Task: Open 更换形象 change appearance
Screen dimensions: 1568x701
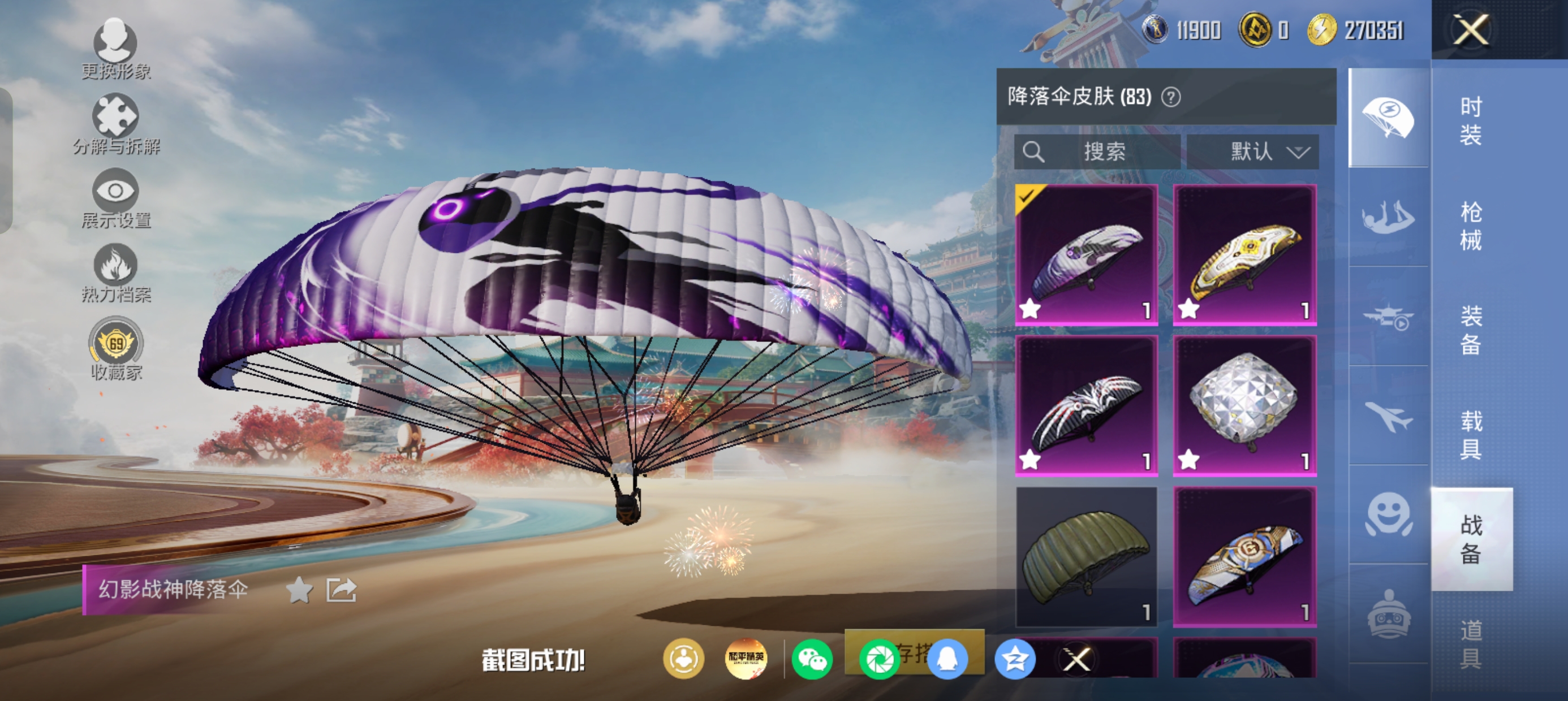Action: [x=115, y=49]
